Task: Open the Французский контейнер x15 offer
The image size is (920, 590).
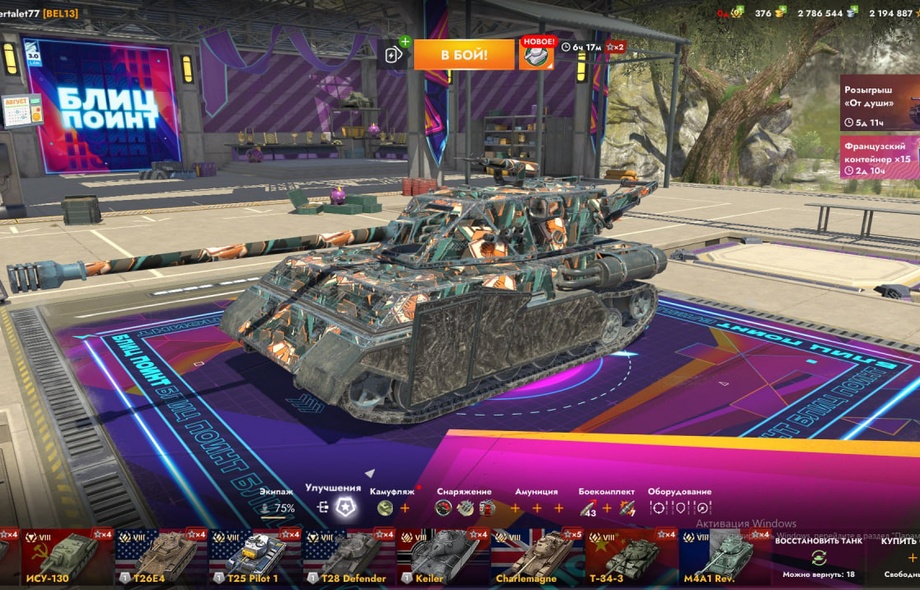Action: tap(879, 157)
